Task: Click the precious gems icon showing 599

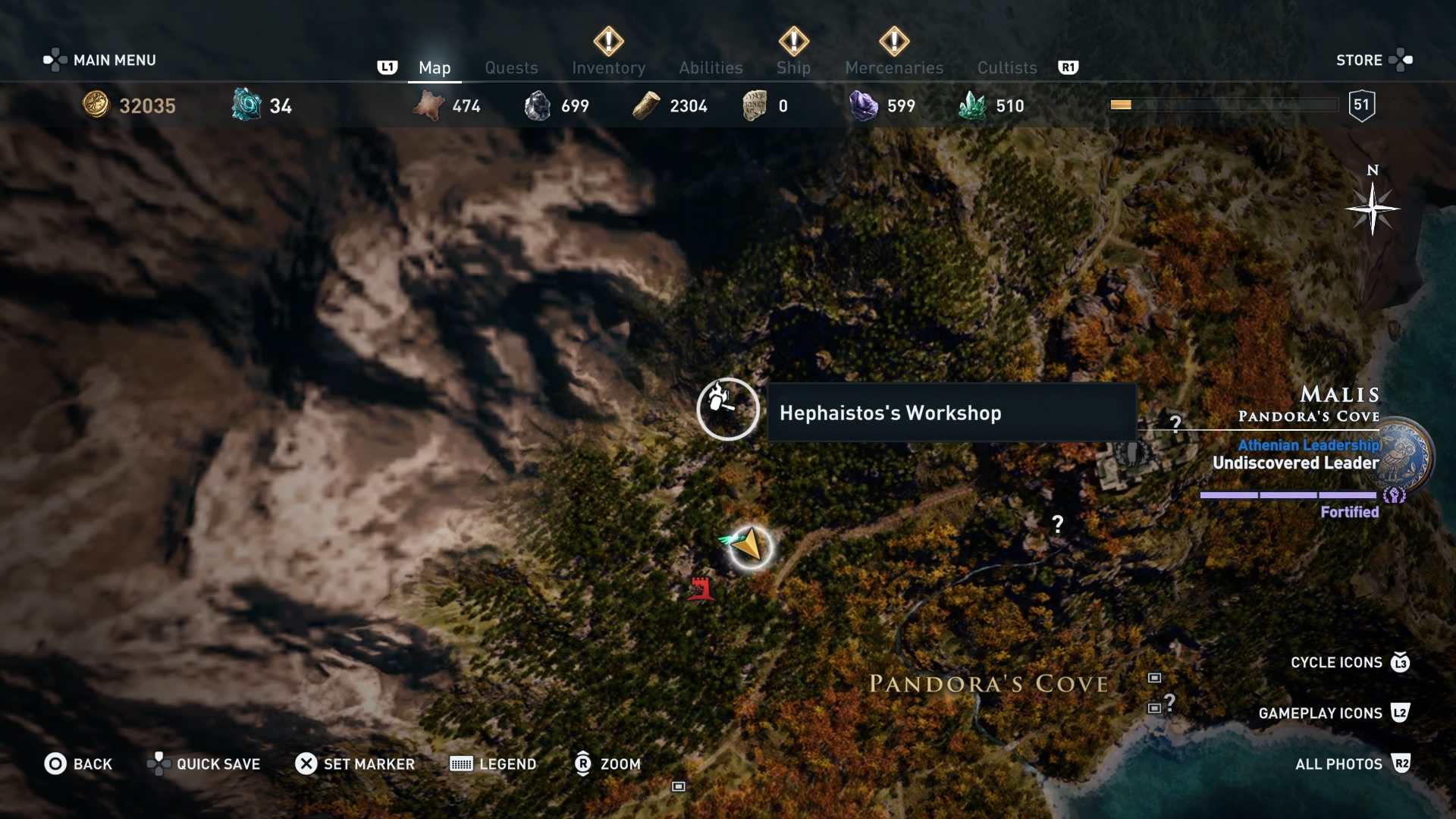Action: 864,105
